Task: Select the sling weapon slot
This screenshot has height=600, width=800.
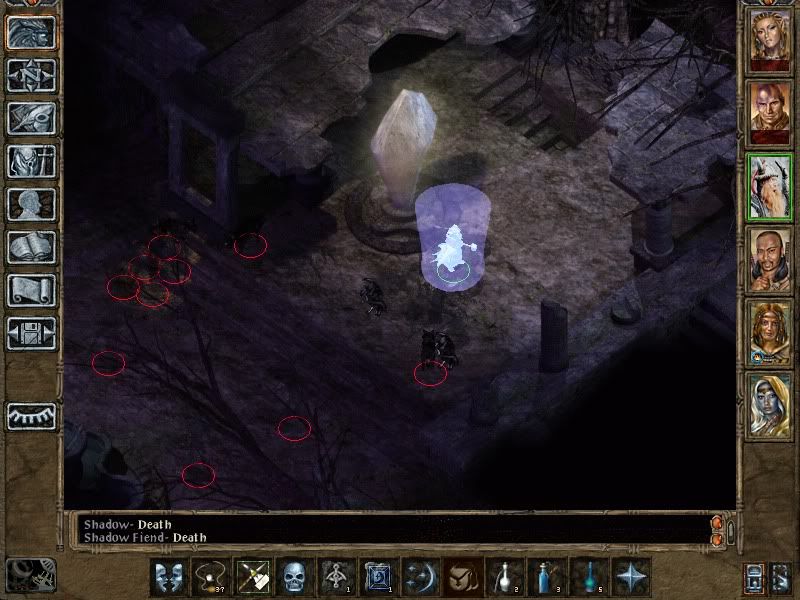Action: coord(209,577)
